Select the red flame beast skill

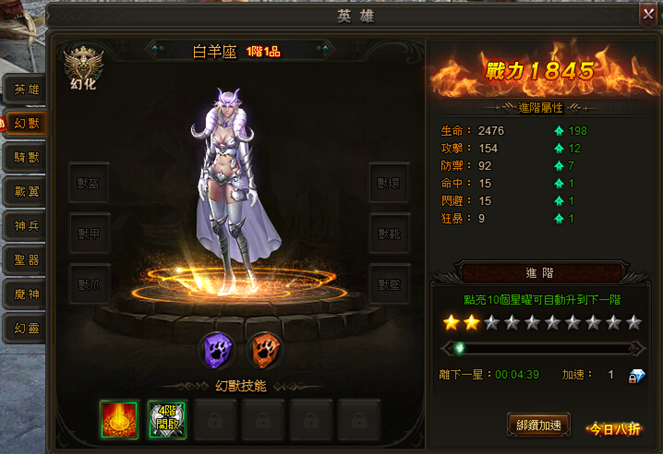[x=119, y=420]
